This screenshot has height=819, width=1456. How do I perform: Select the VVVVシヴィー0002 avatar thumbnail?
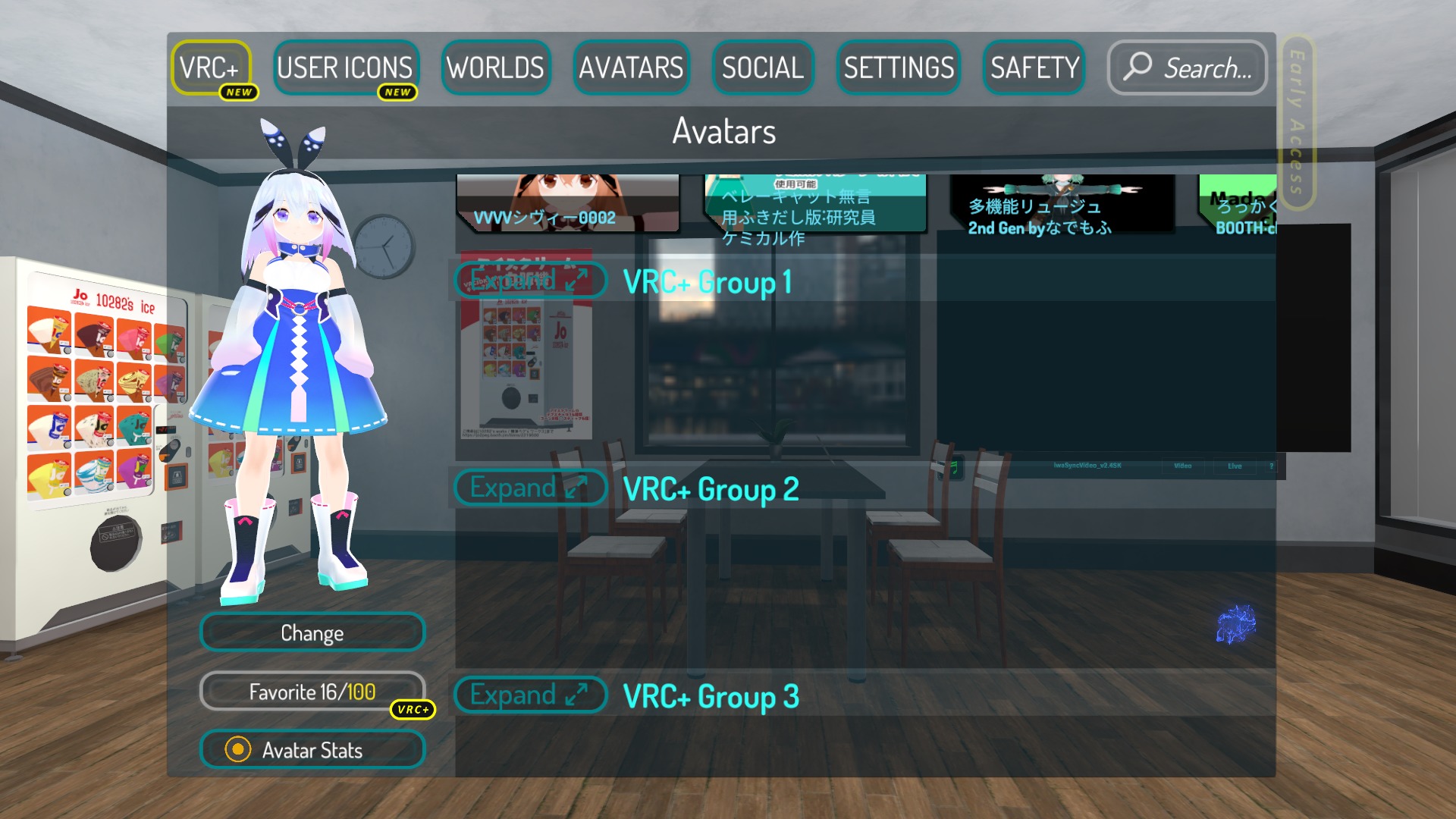coord(567,201)
